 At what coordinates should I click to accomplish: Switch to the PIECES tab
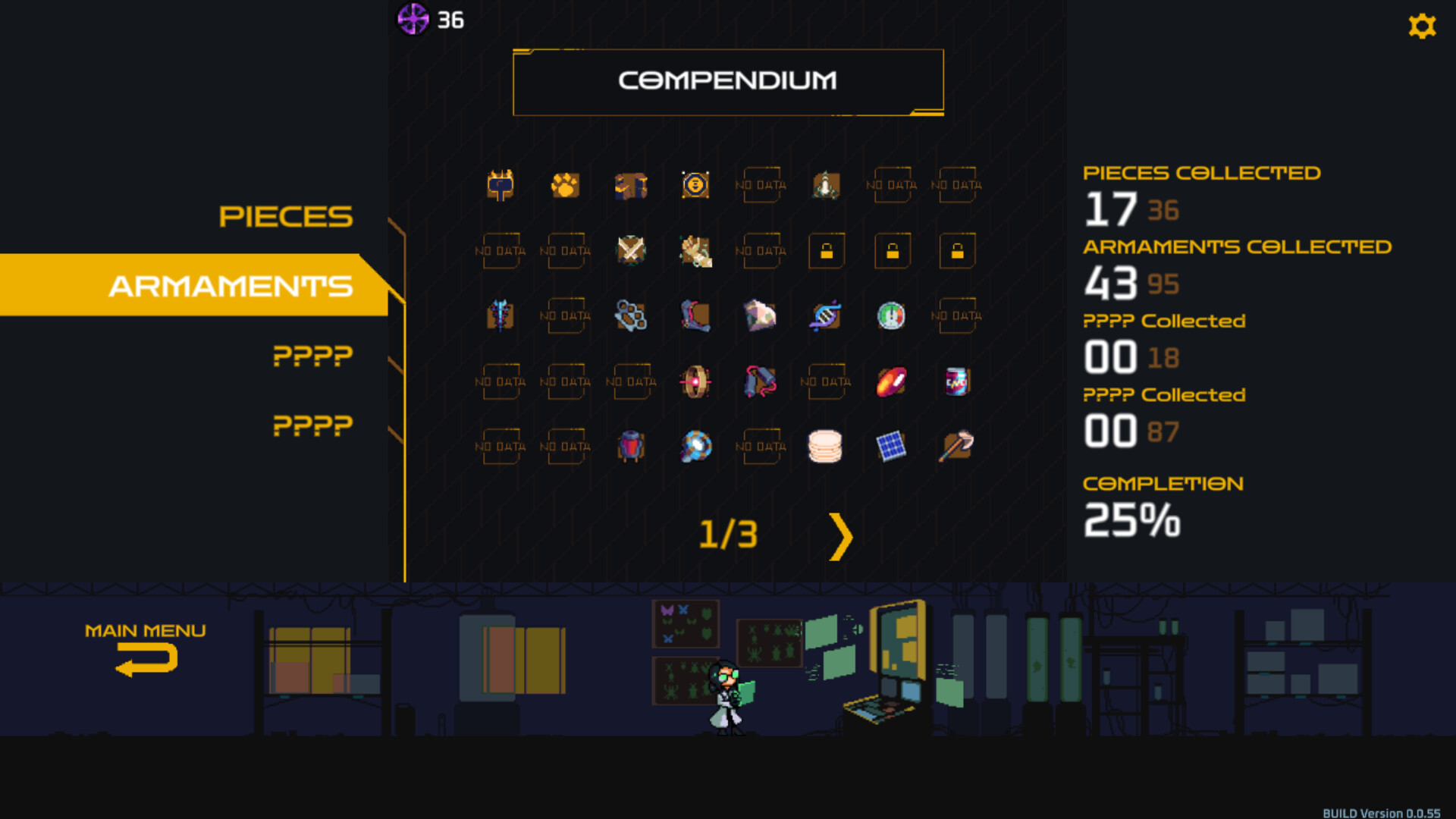click(x=286, y=217)
